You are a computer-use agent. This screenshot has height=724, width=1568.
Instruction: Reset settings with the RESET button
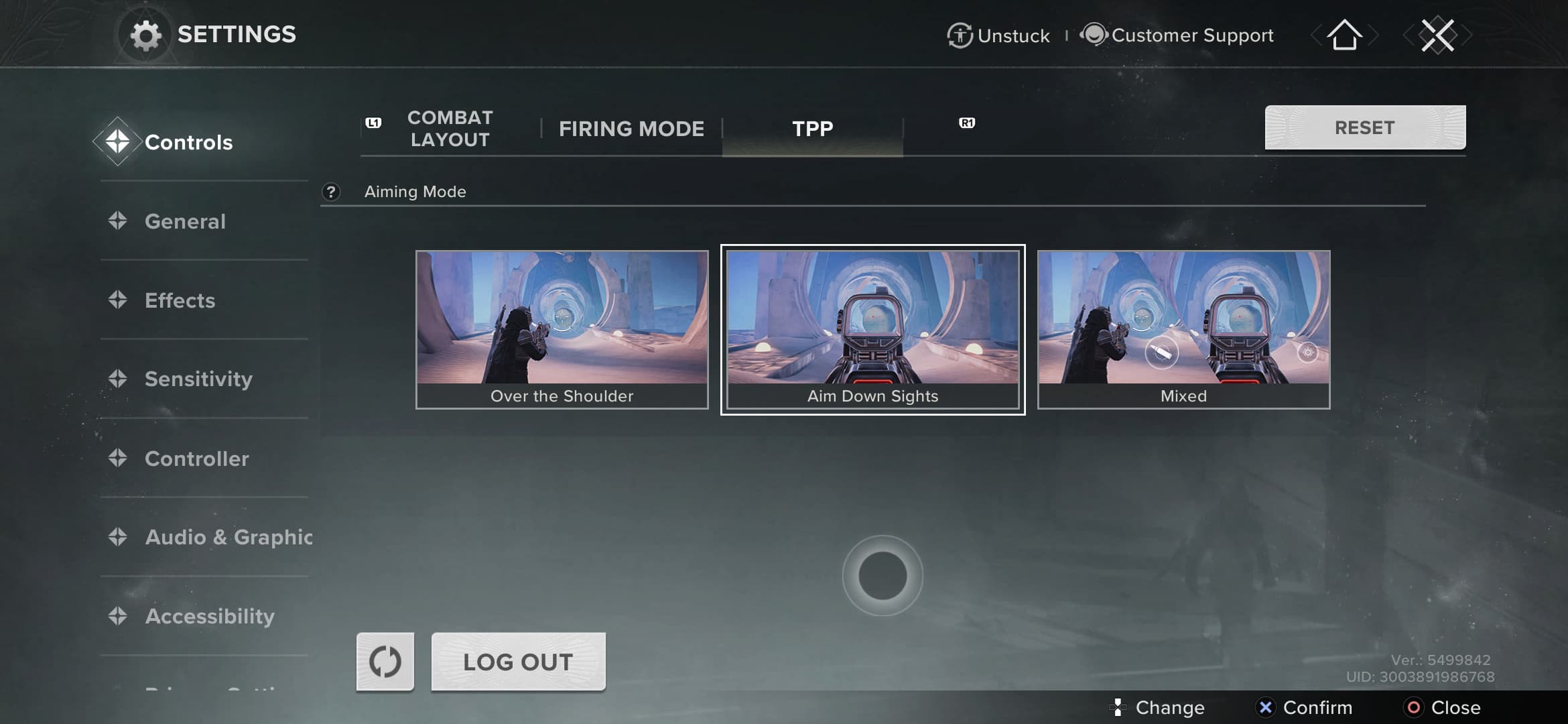click(1364, 127)
